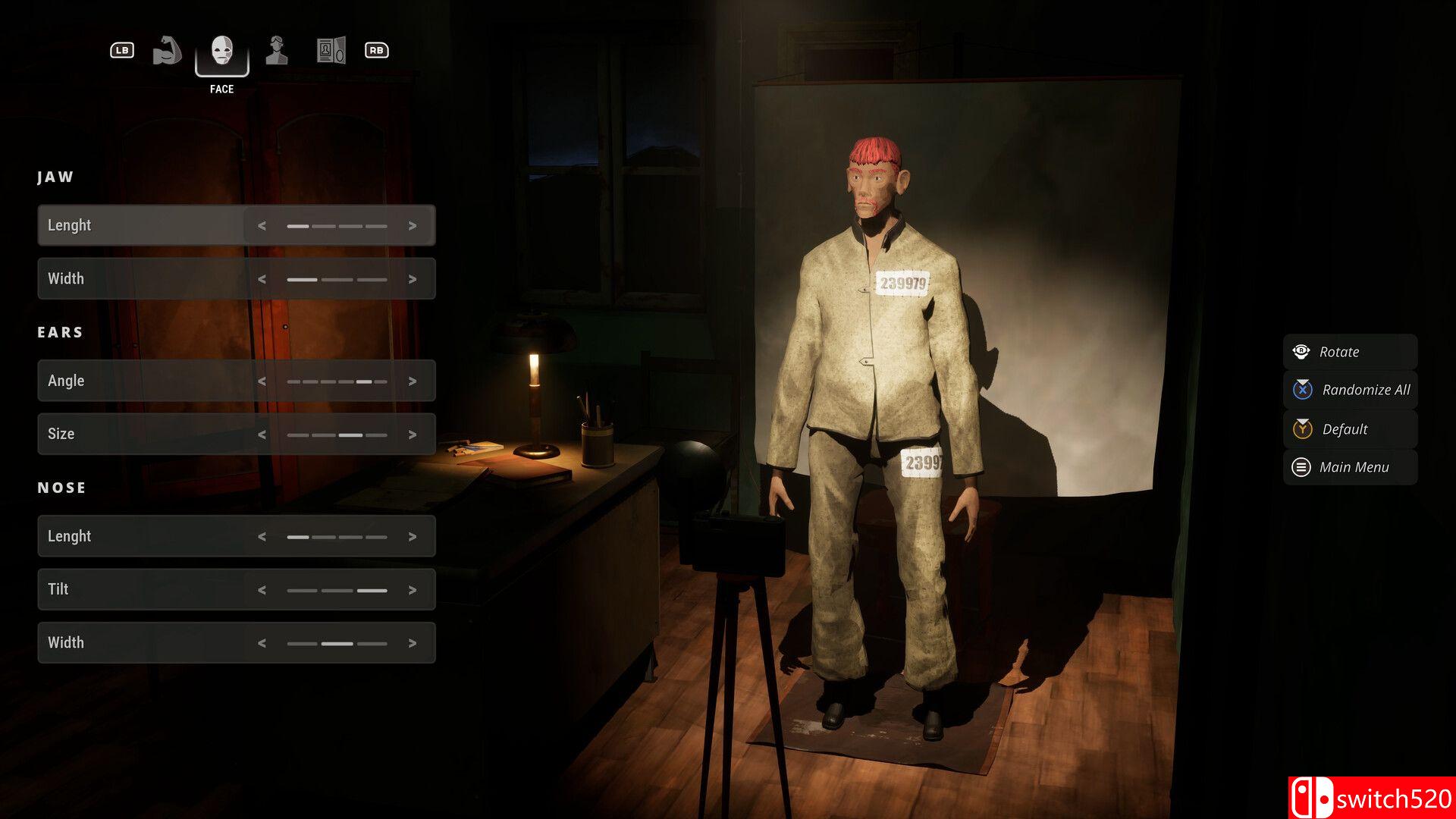This screenshot has width=1456, height=819.
Task: Switch to the flexed arm body tab
Action: pyautogui.click(x=167, y=51)
